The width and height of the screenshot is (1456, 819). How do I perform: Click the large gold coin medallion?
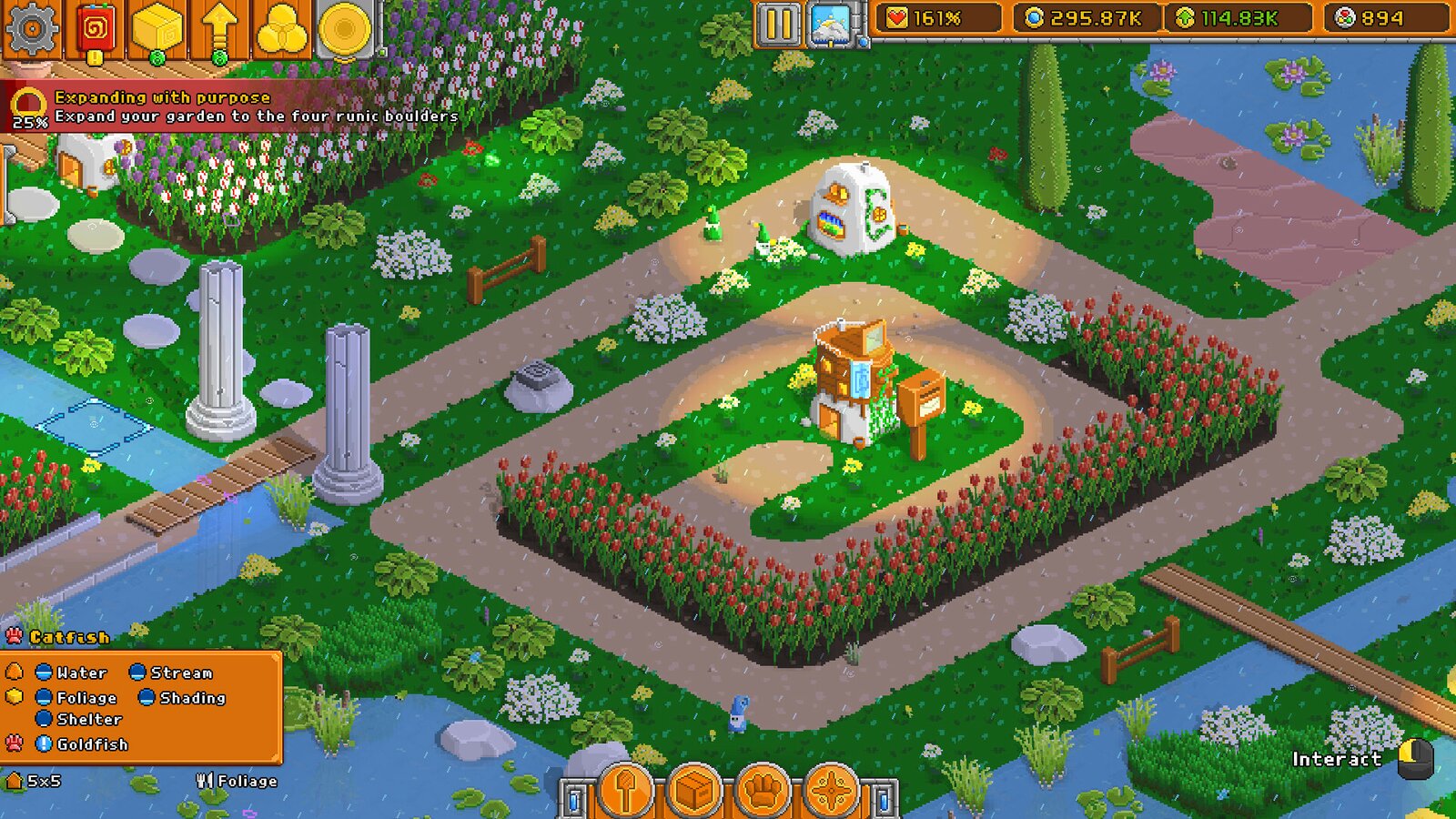point(344,26)
